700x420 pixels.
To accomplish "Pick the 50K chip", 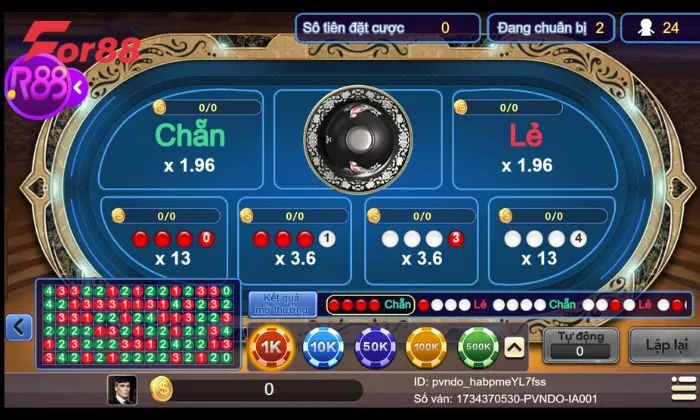I will (376, 346).
